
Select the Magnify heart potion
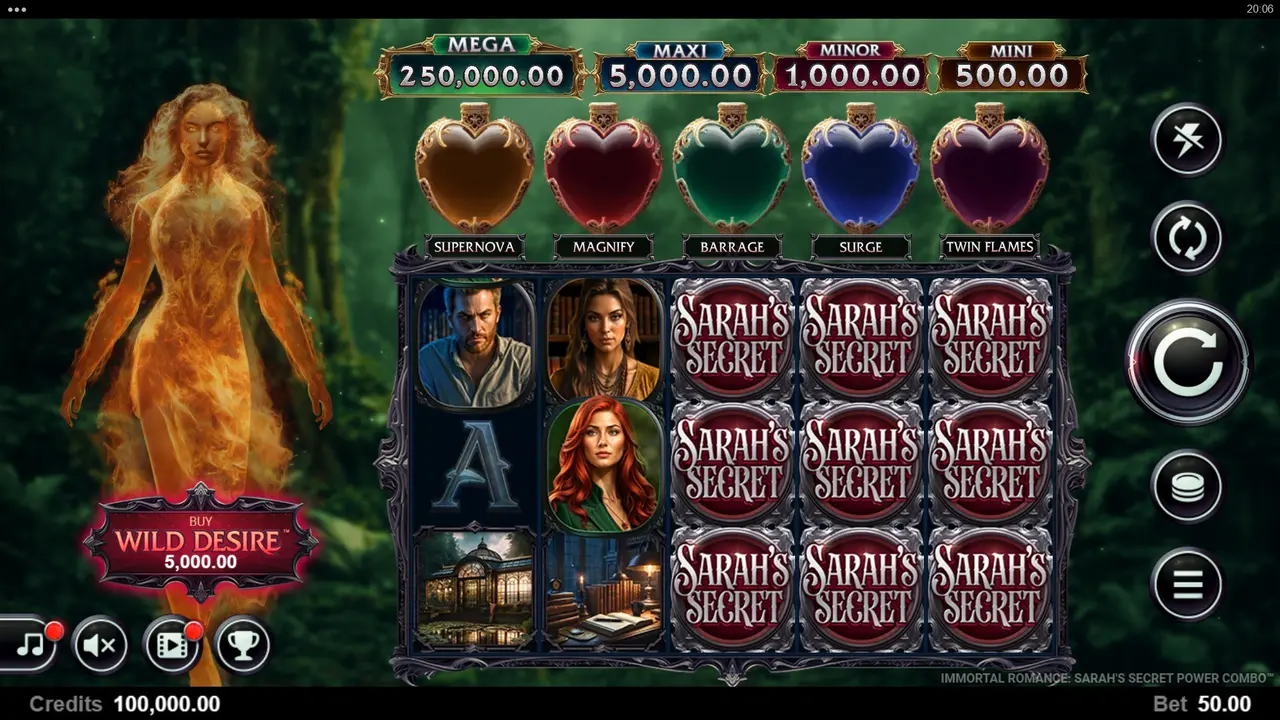click(x=602, y=170)
